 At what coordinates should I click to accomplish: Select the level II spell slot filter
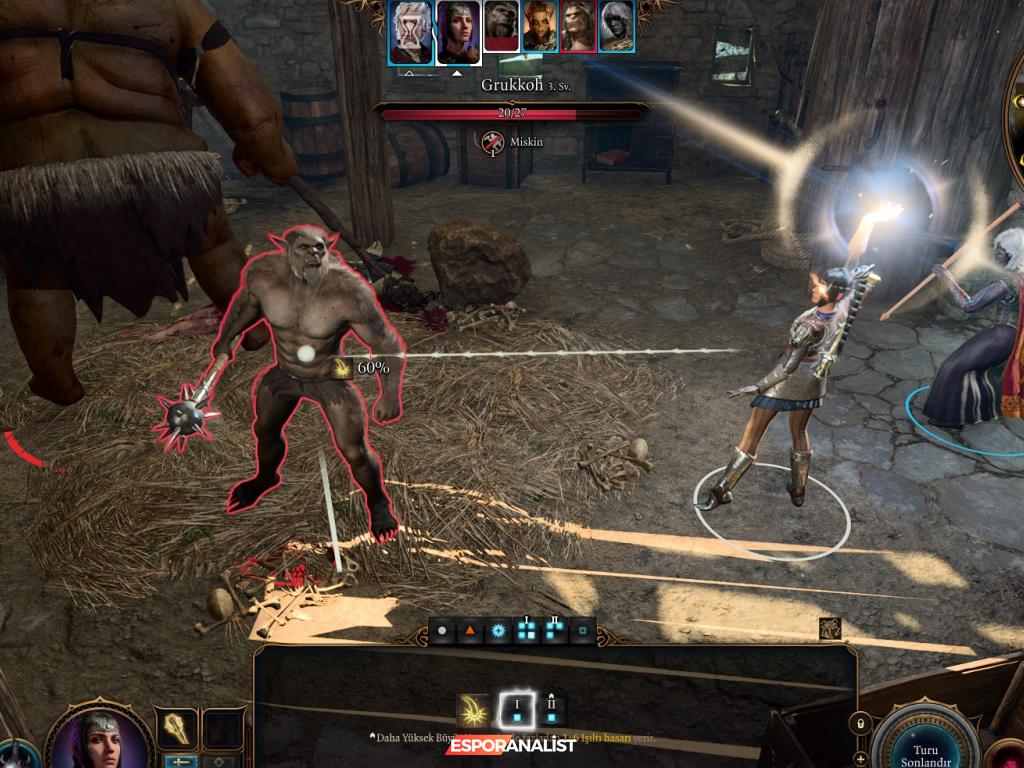(x=553, y=632)
